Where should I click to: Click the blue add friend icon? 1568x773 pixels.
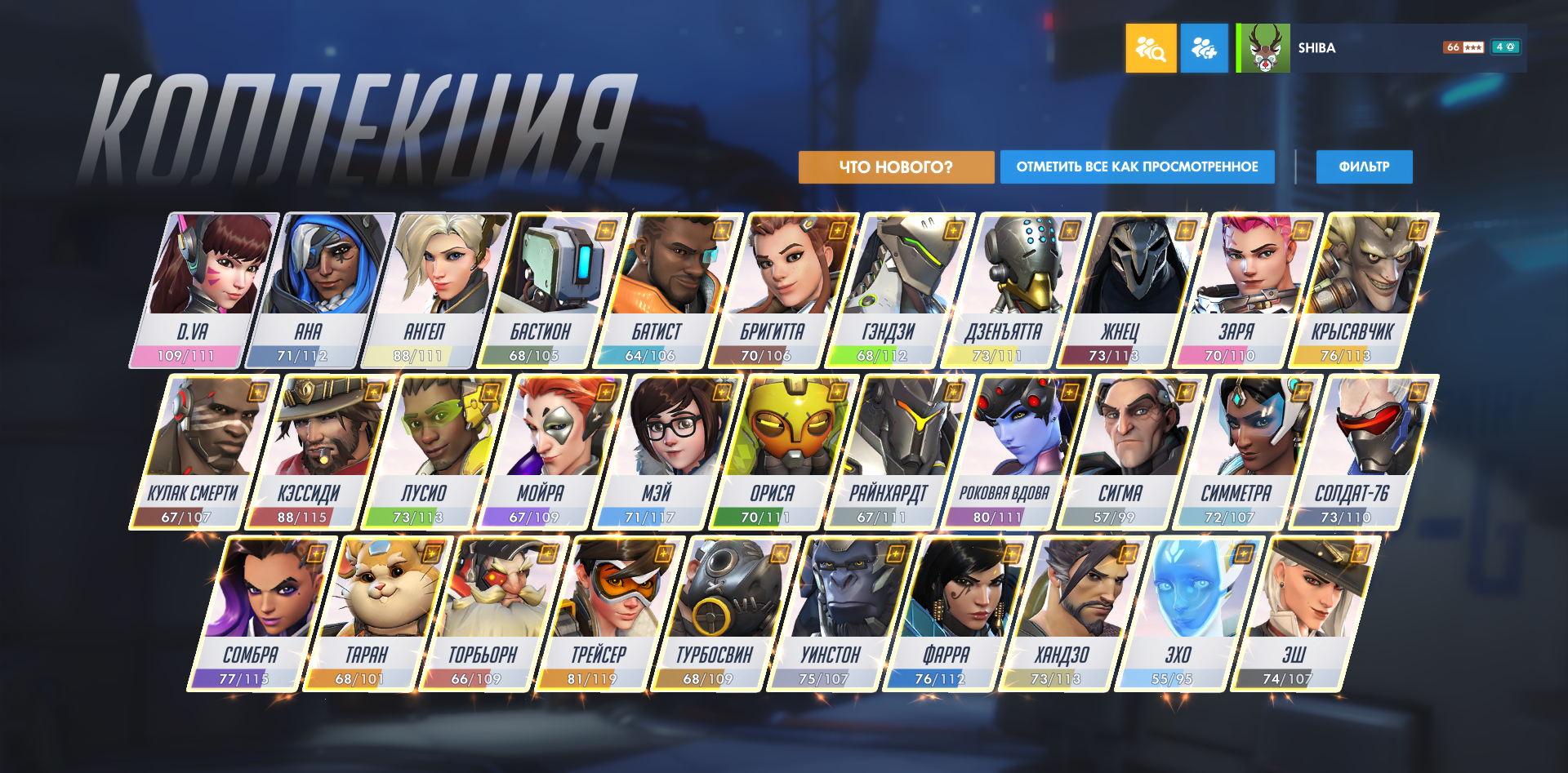(1204, 48)
